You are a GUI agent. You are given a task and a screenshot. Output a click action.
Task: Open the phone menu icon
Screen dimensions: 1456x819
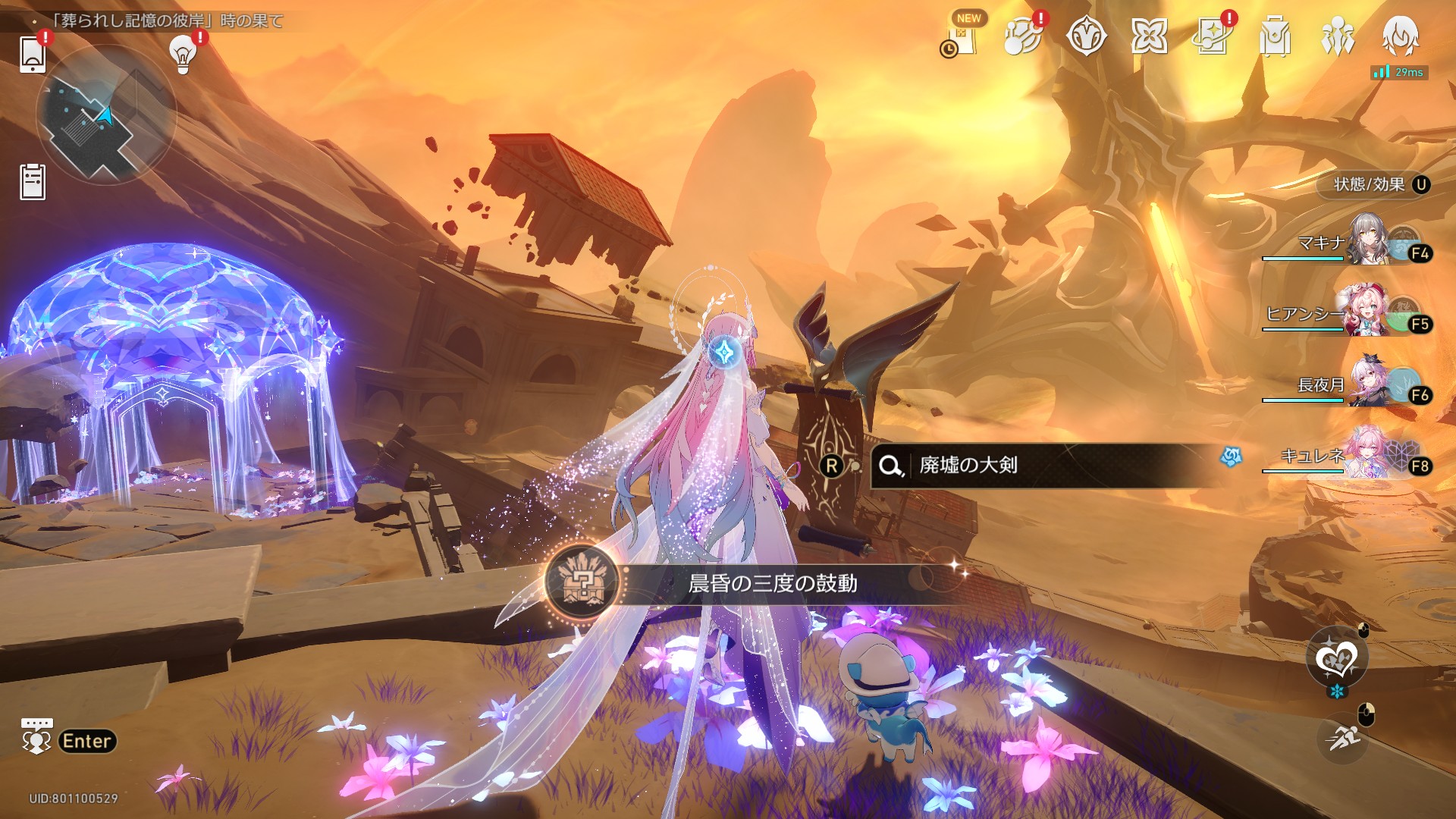(33, 53)
